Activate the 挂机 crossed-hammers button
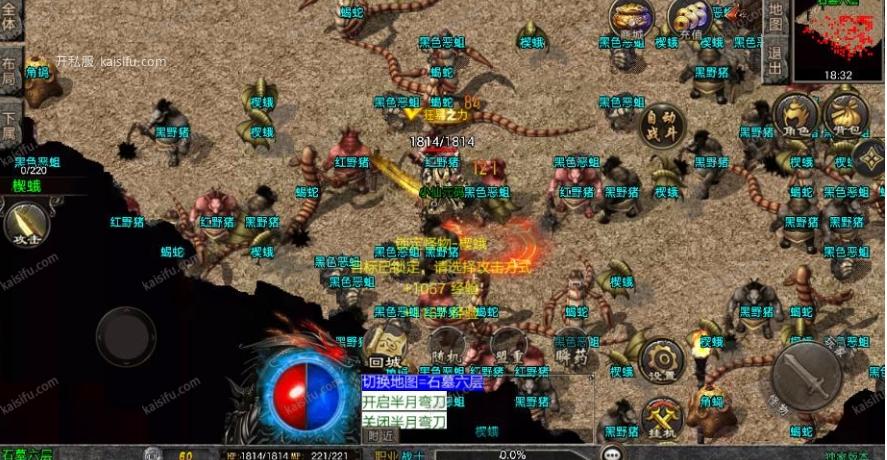 click(x=661, y=418)
